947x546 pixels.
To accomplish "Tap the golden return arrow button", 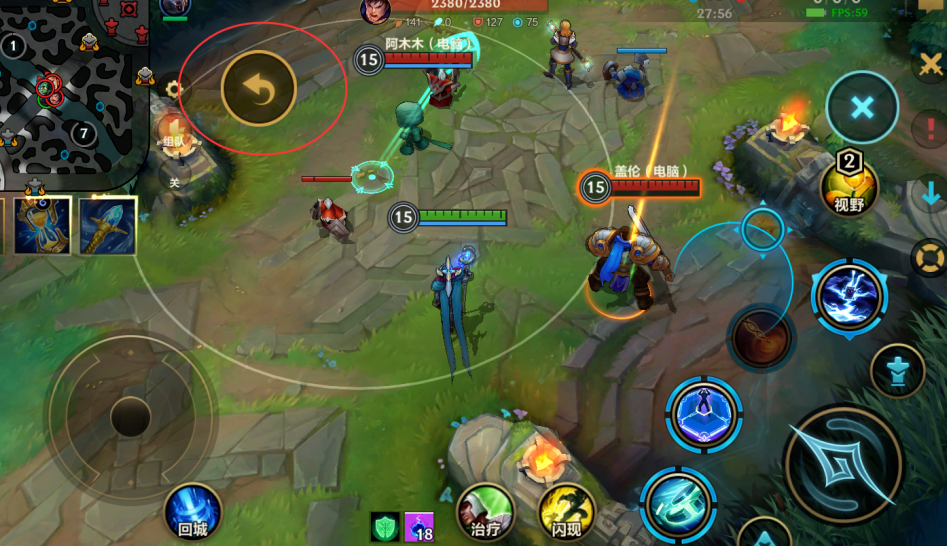I will coord(259,91).
